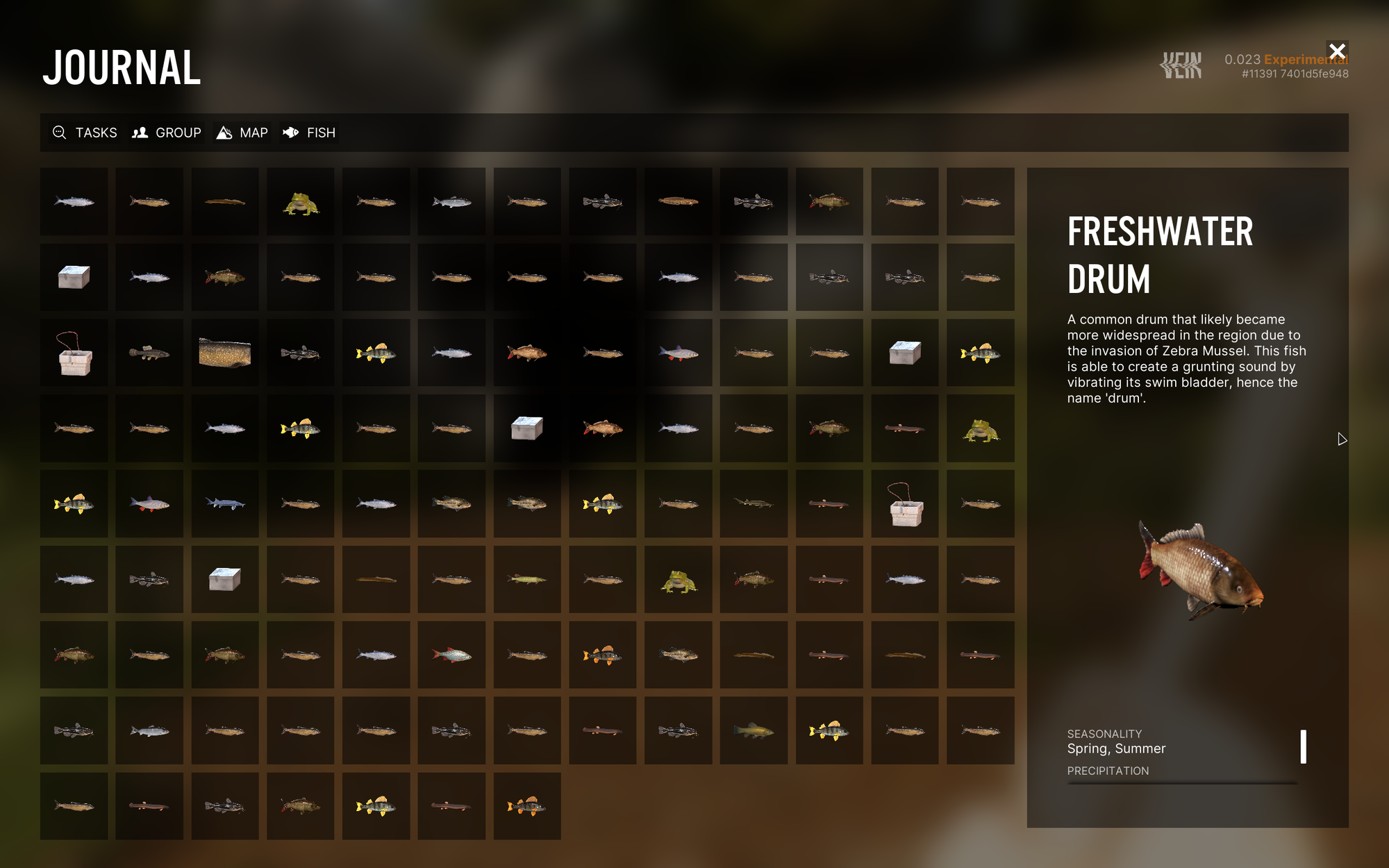This screenshot has width=1389, height=868.
Task: Choose the blue sturgeon fish entry
Action: [225, 503]
